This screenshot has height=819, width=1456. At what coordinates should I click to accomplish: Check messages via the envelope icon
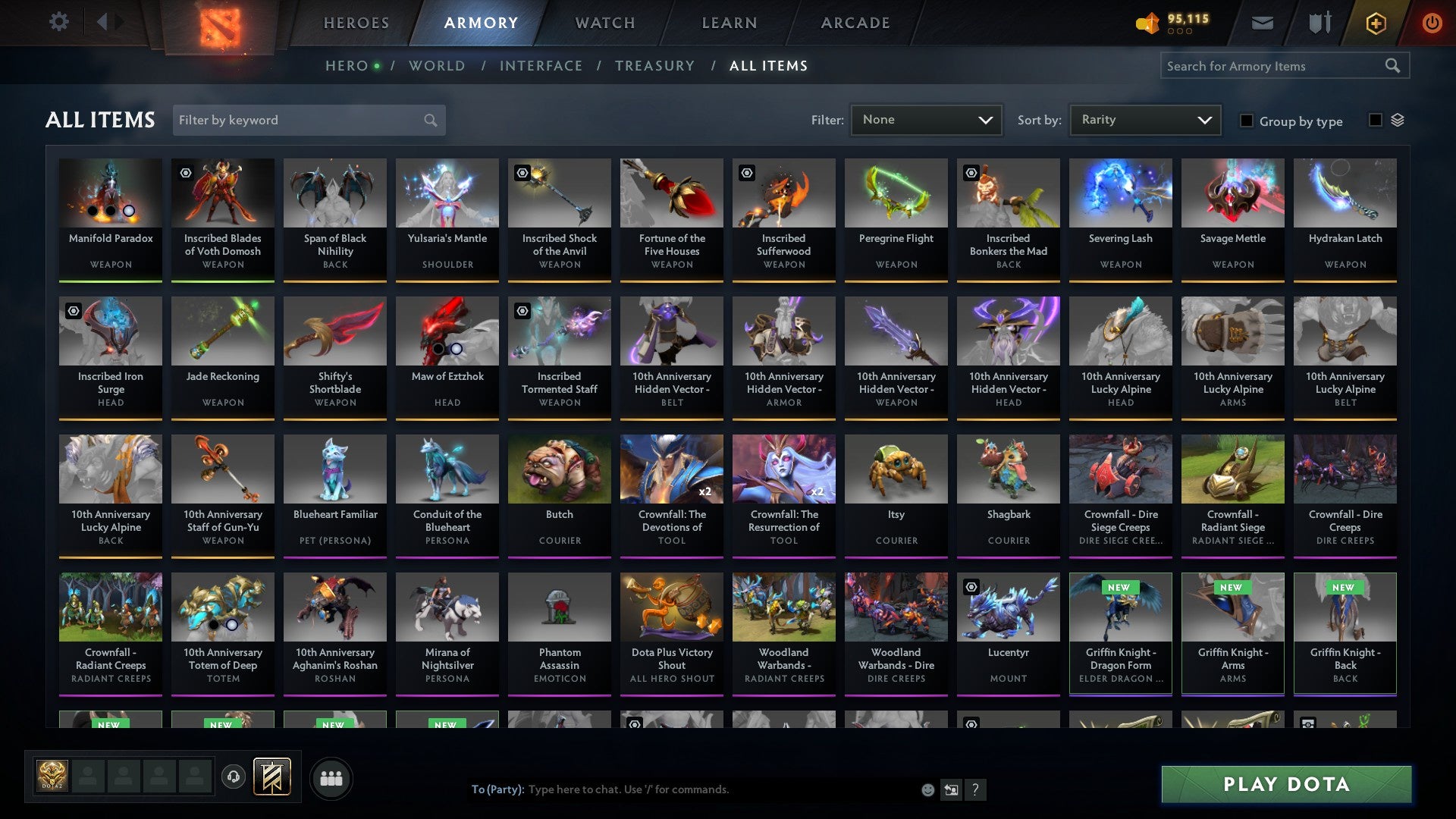point(1263,22)
